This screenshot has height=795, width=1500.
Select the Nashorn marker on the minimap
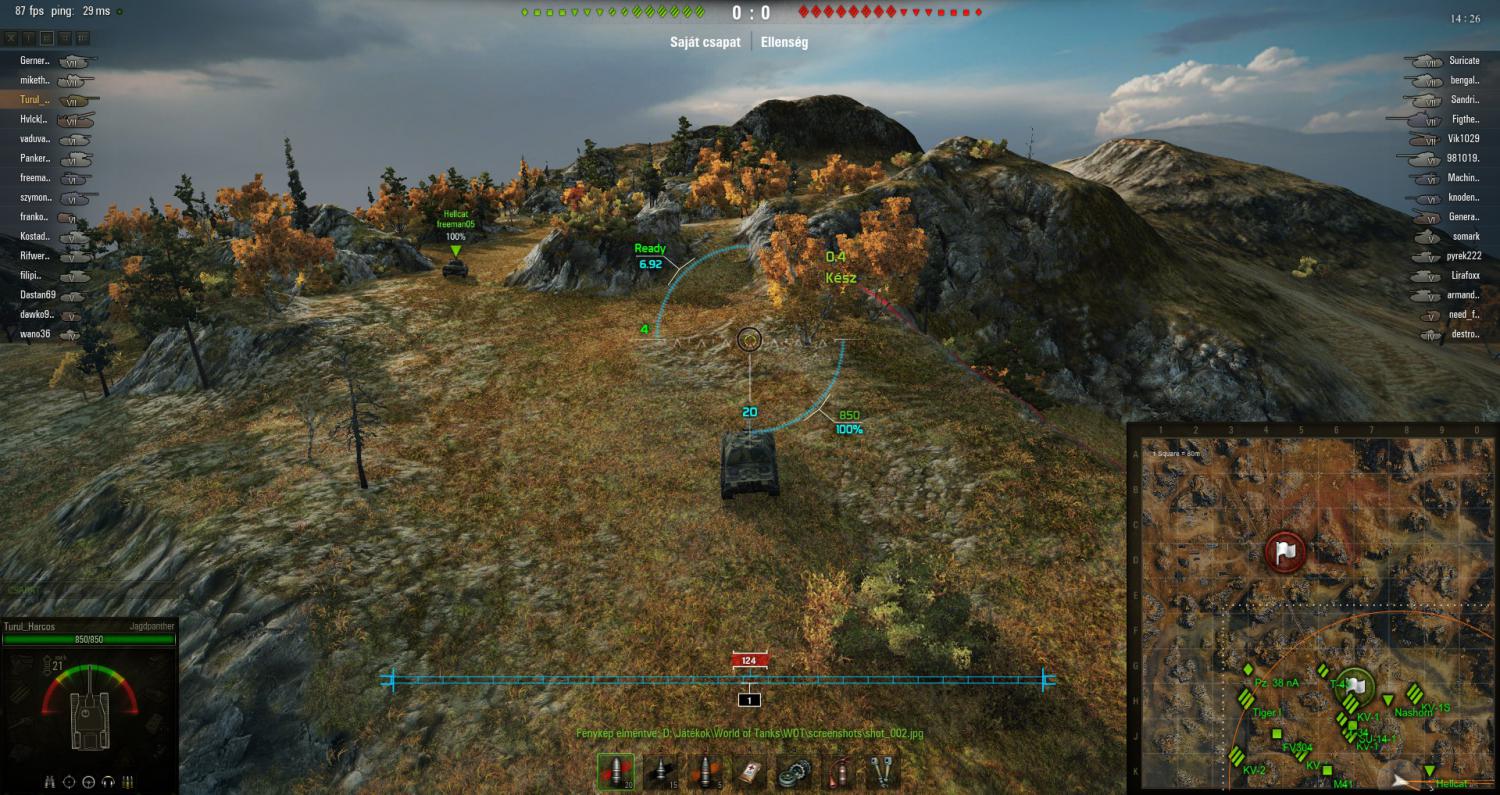coord(1388,700)
